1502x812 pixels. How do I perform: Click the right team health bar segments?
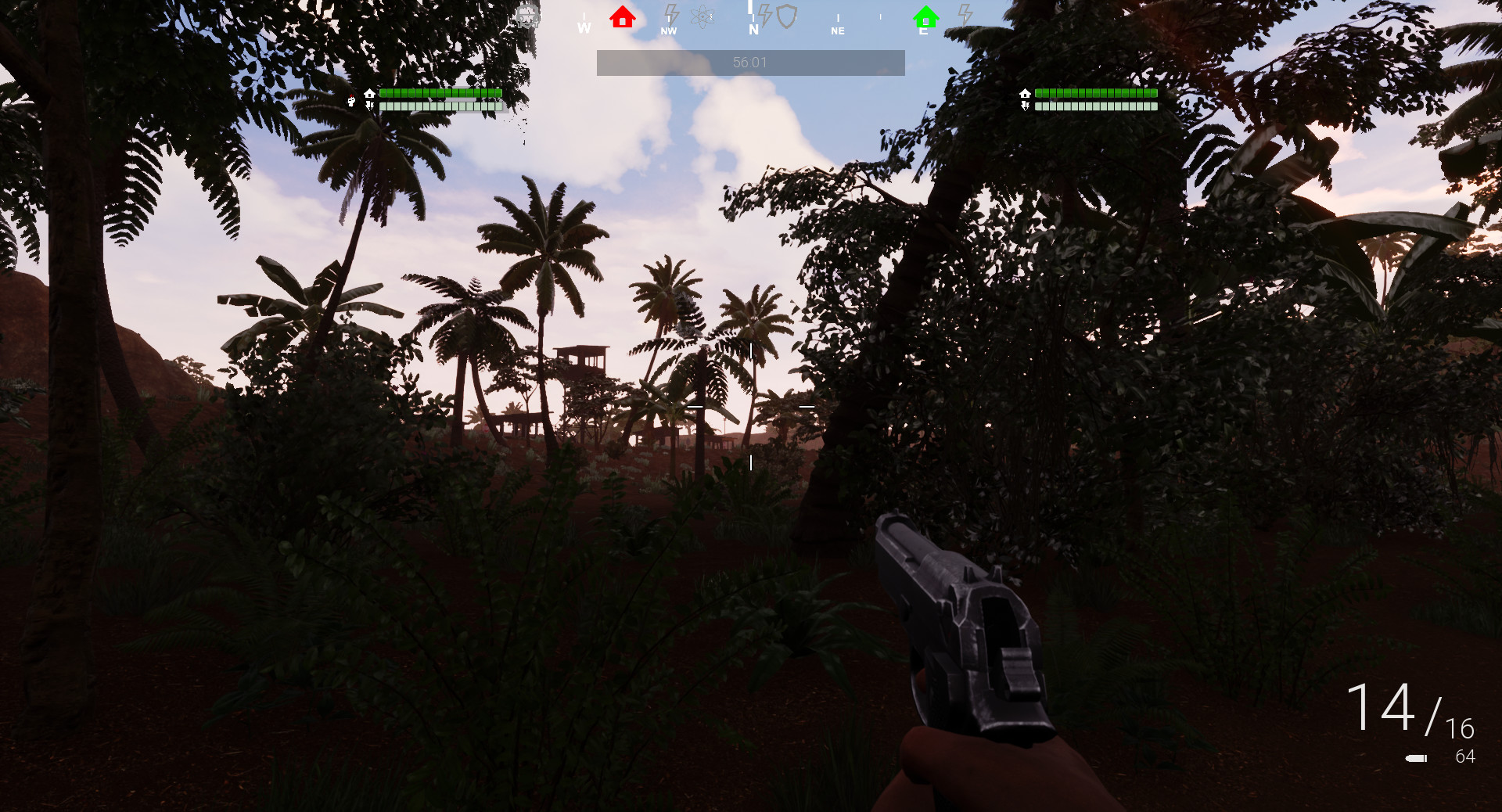(1095, 93)
